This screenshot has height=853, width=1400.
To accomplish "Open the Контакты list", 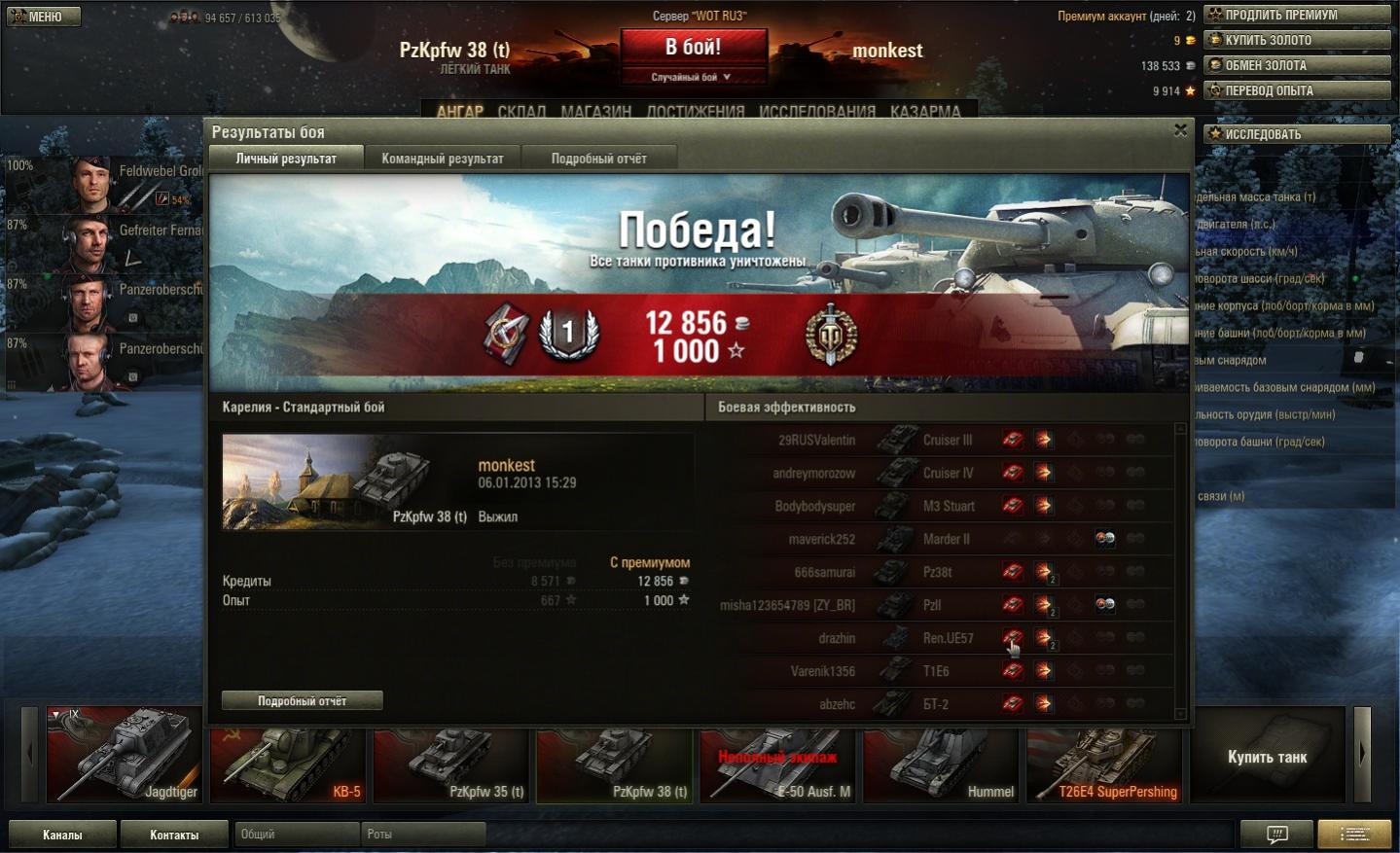I will pos(174,835).
